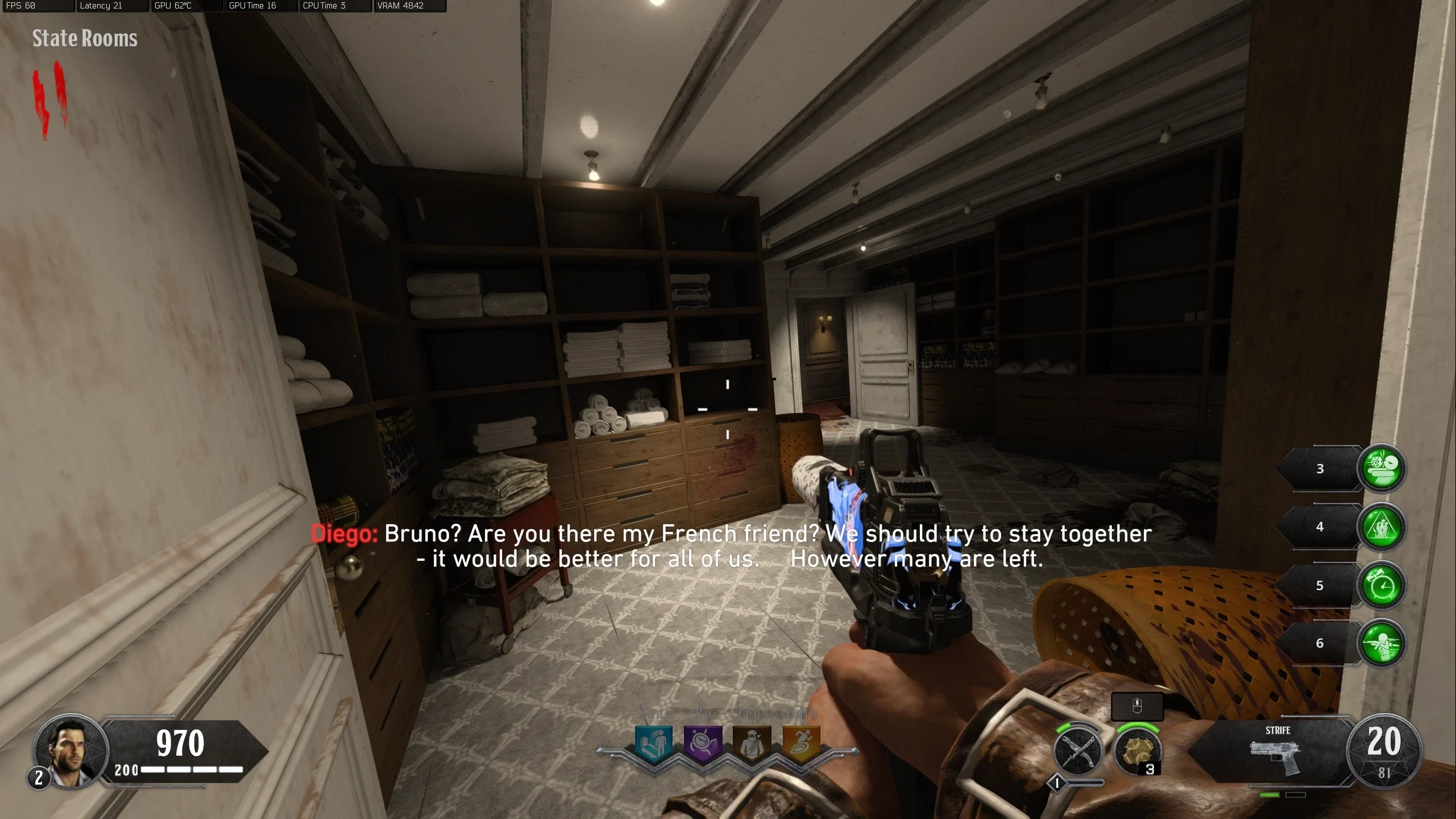Click the player character portrait
This screenshot has width=1456, height=819.
point(71,750)
